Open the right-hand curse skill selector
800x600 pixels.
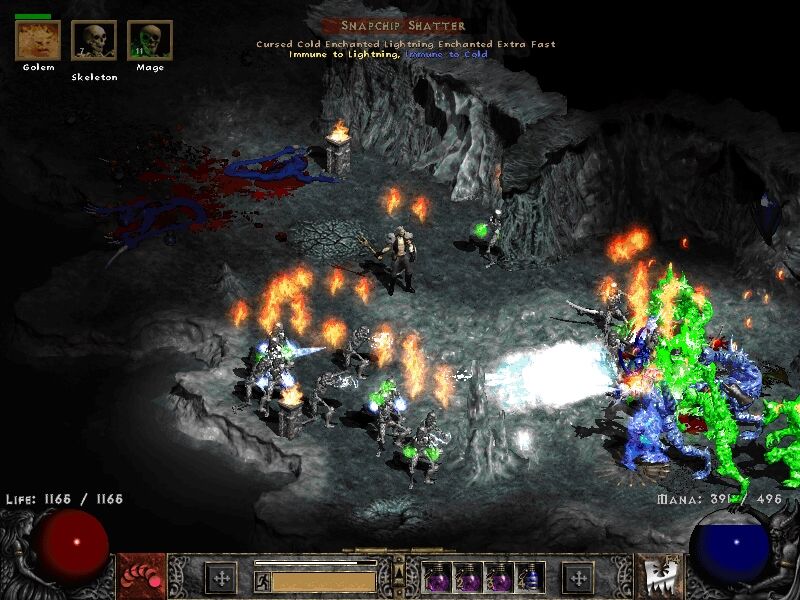[659, 577]
